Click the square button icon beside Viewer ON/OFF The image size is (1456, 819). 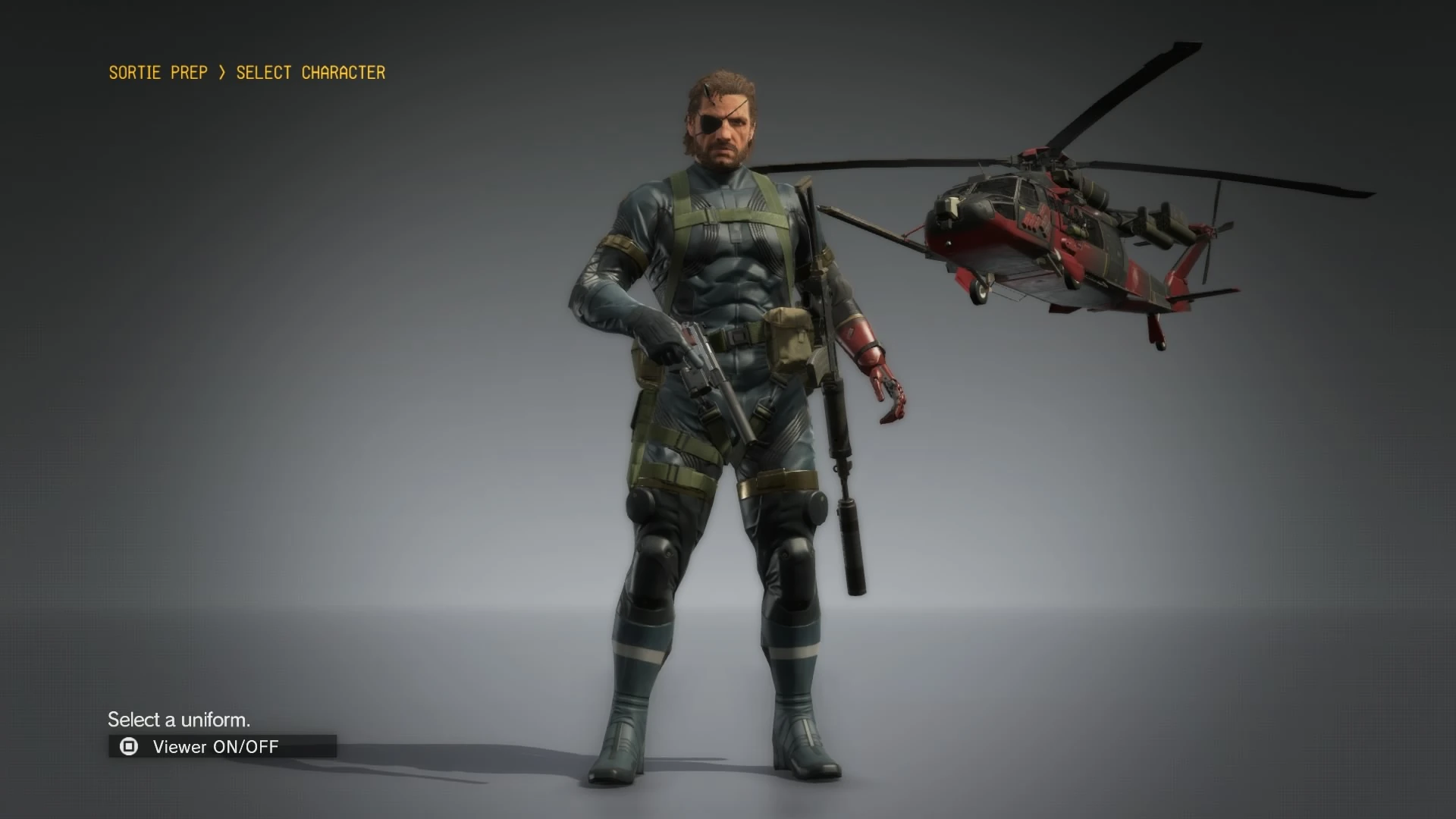pyautogui.click(x=127, y=746)
